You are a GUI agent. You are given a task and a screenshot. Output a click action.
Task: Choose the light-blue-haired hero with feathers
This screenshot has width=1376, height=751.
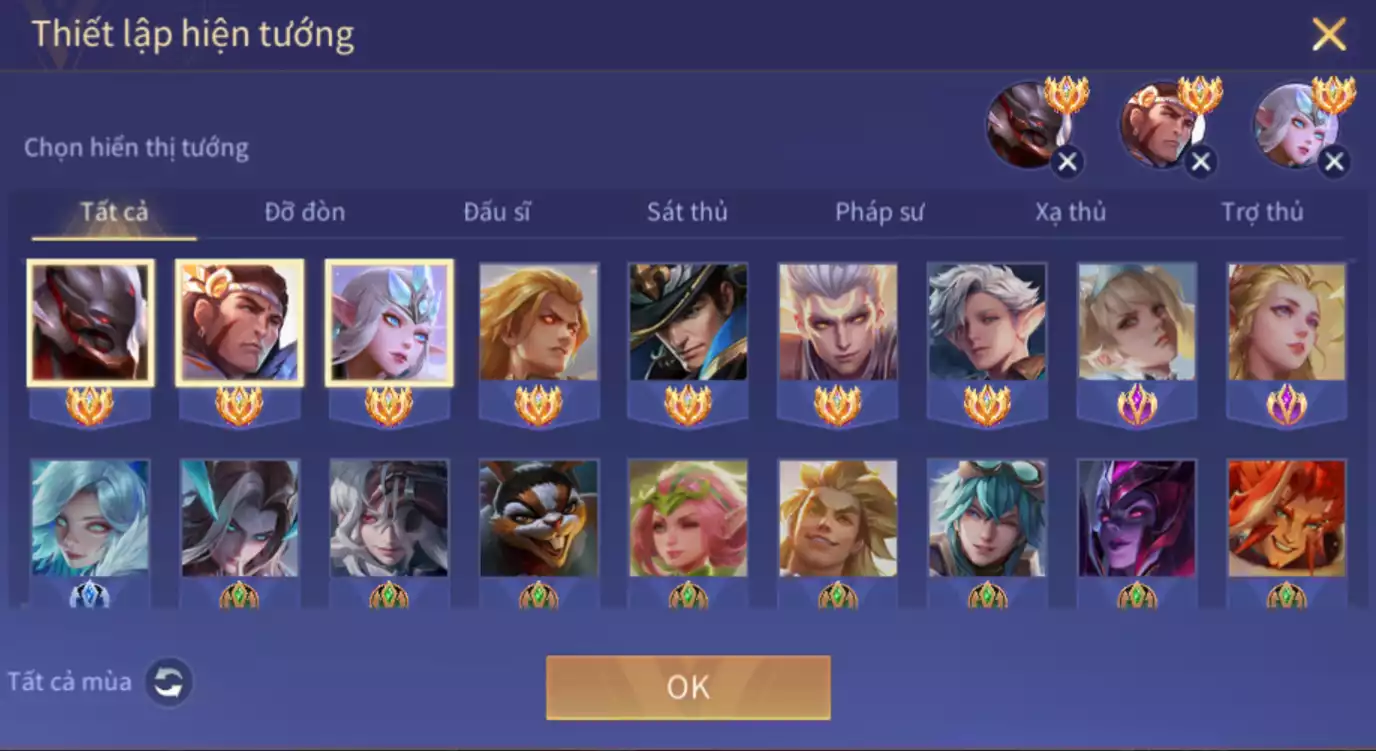90,518
